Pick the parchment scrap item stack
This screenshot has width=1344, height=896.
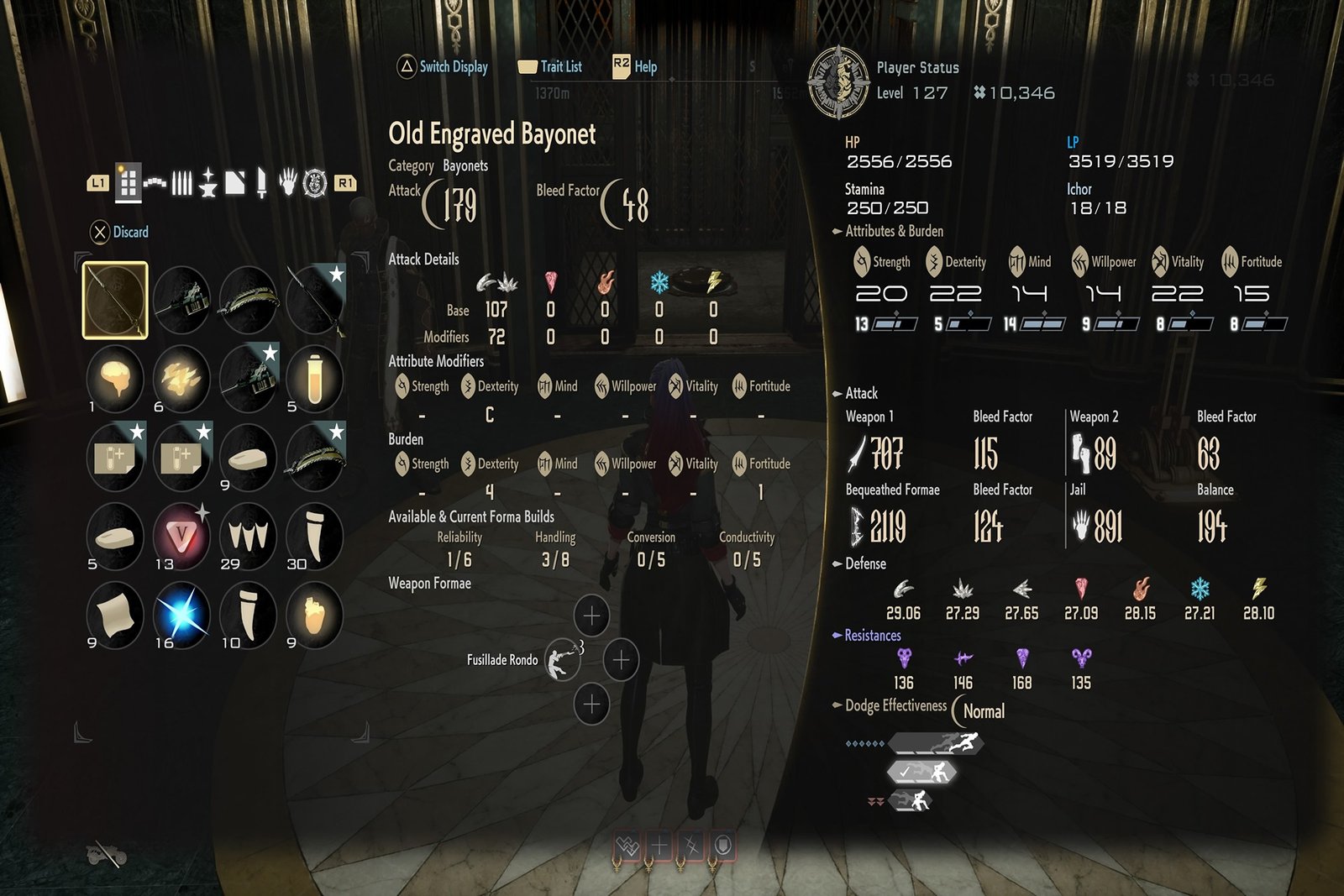click(x=115, y=615)
